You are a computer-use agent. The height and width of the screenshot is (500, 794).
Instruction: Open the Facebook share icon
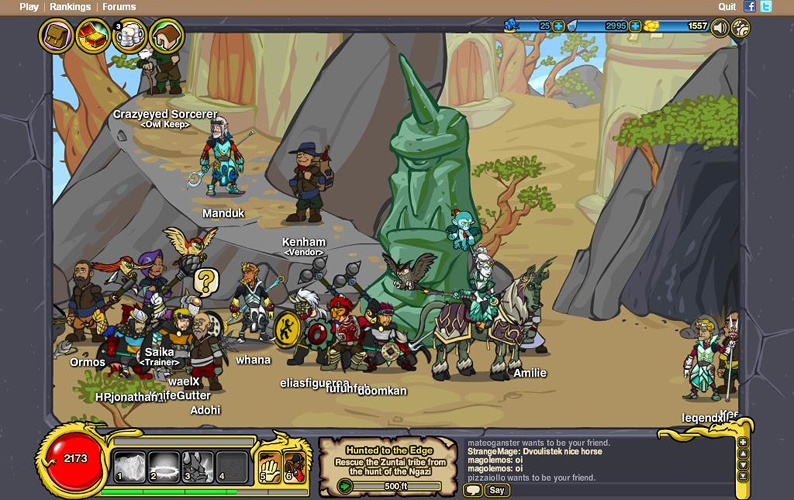pos(750,6)
